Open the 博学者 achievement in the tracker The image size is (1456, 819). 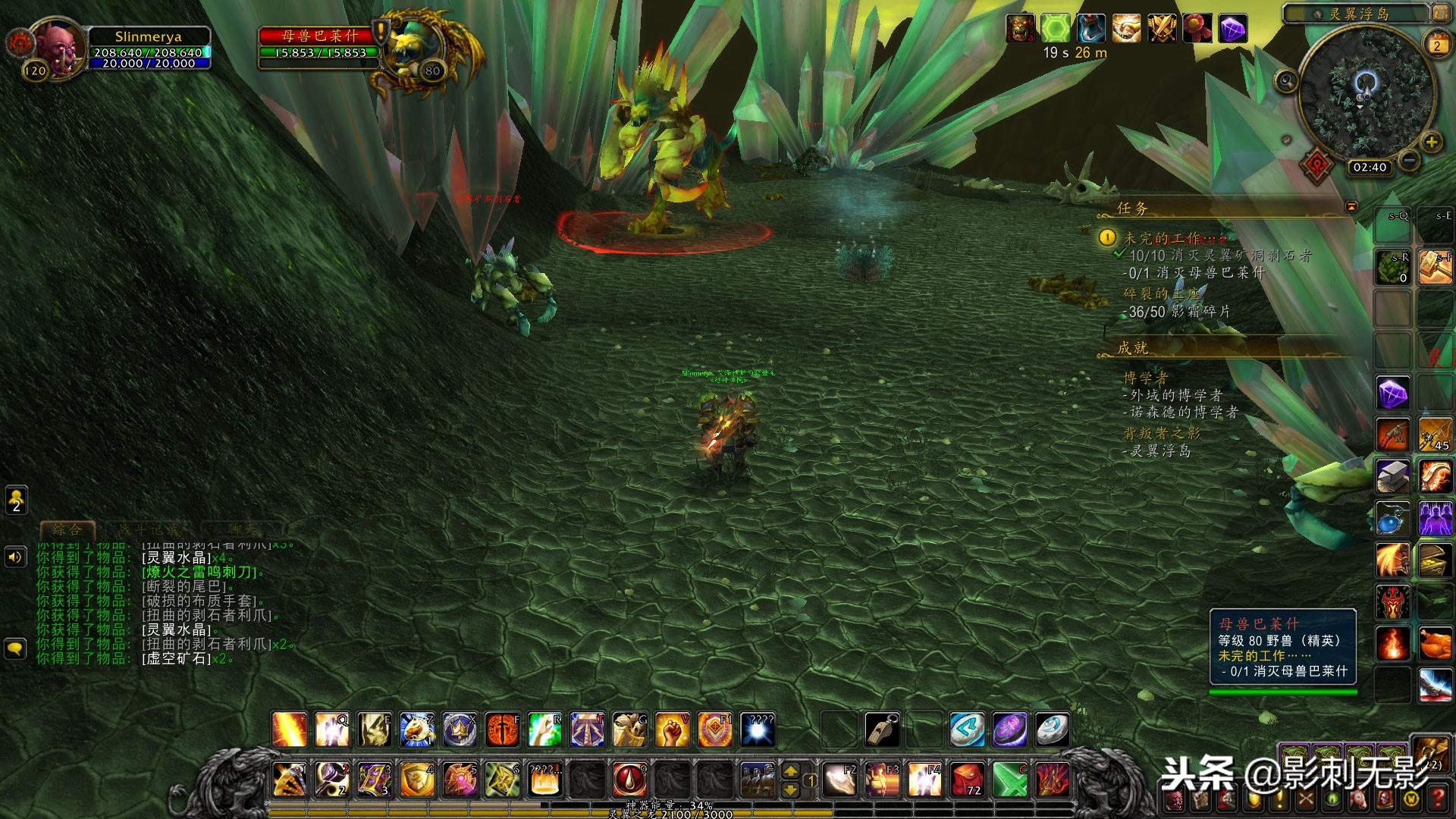1145,378
